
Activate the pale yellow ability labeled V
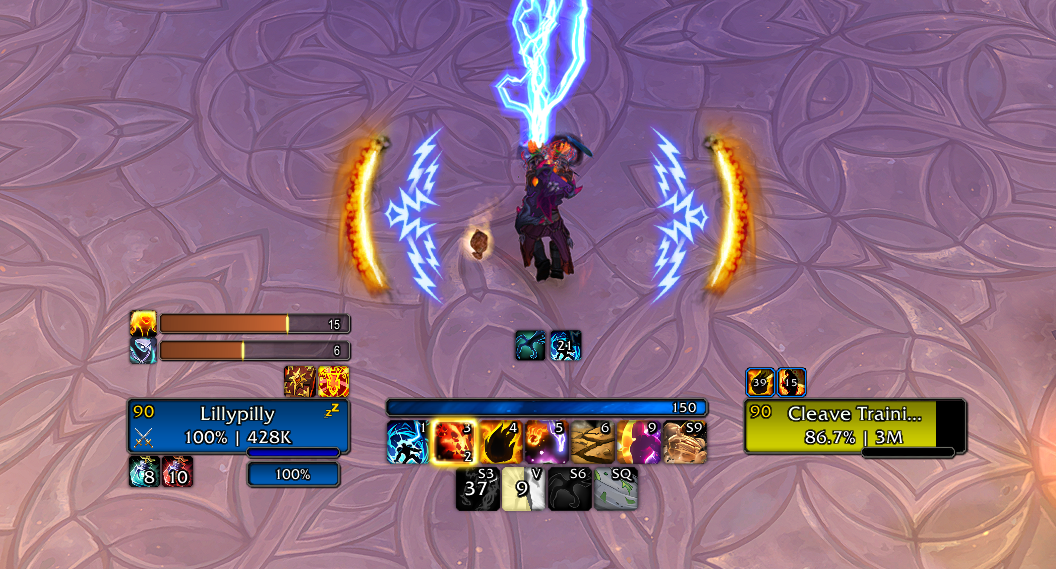coord(523,489)
